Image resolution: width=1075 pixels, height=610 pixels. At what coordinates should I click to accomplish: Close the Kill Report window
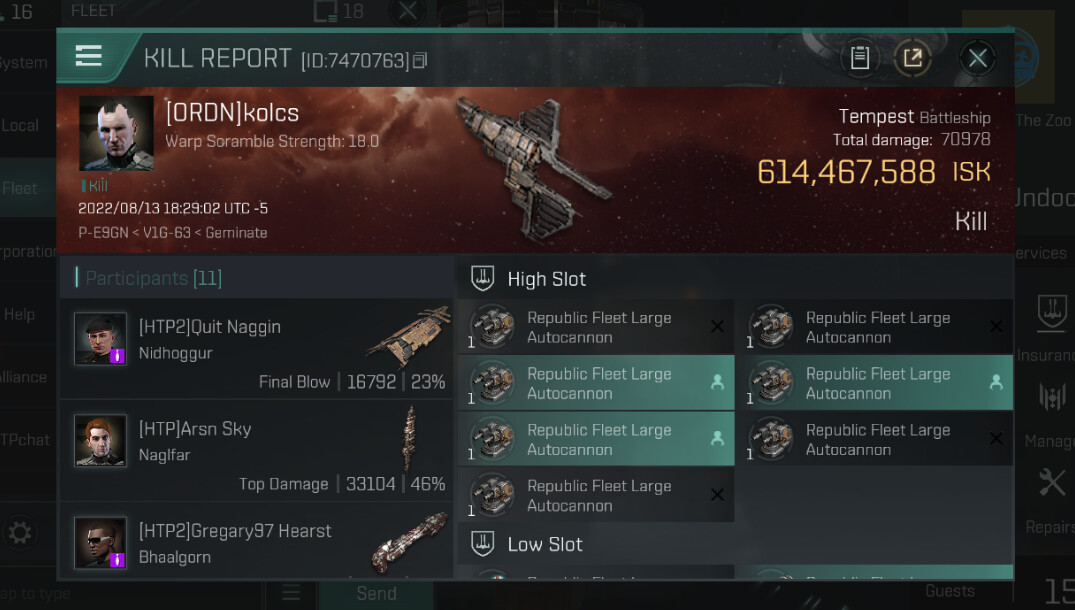tap(977, 58)
